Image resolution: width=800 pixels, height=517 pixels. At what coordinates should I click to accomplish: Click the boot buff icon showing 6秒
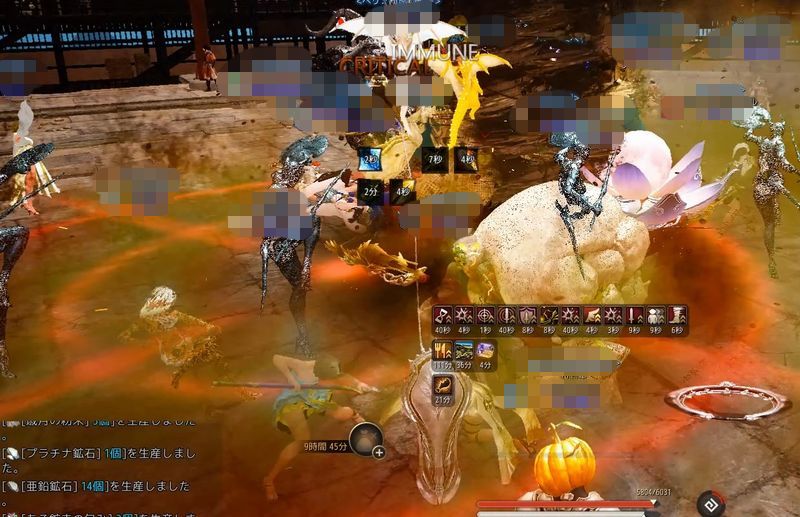677,316
